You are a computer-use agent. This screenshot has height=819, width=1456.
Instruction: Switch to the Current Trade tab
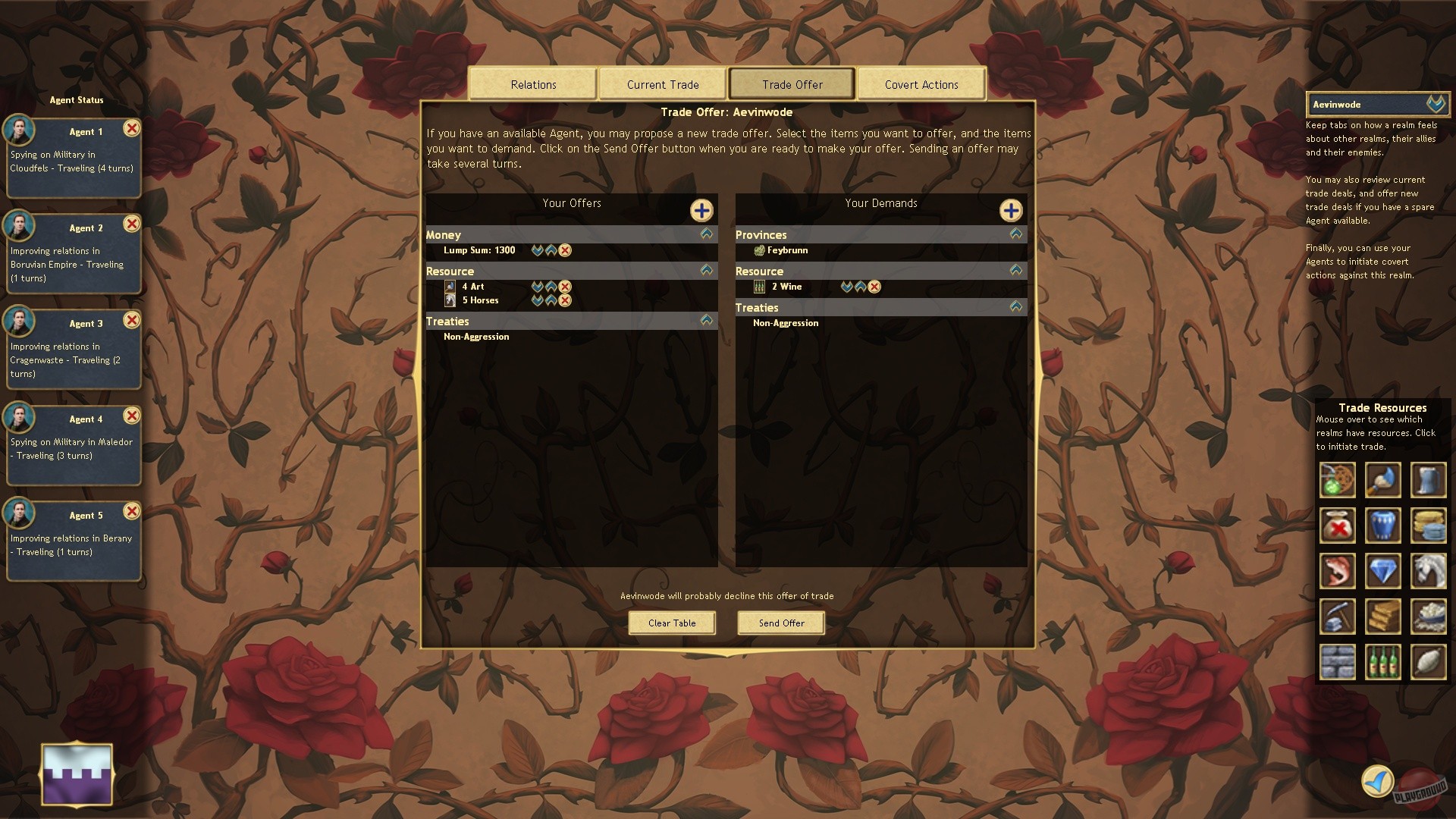(x=661, y=83)
